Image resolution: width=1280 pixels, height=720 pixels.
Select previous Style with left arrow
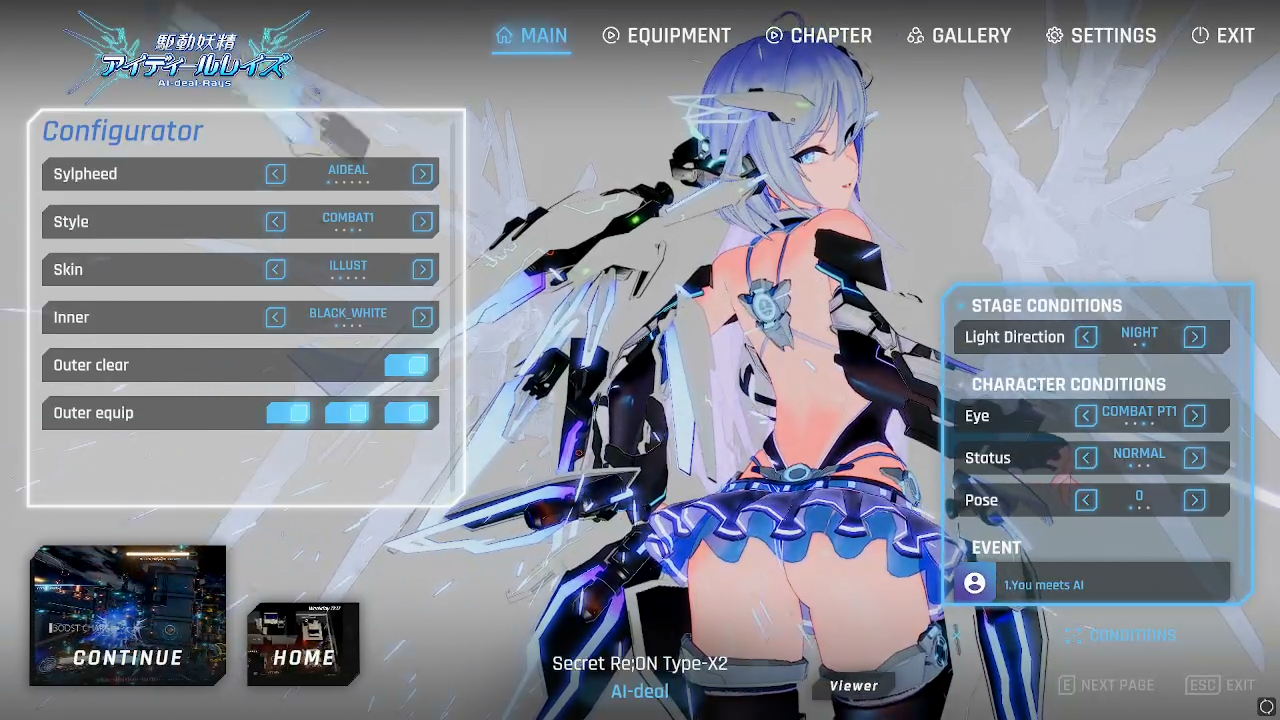pyautogui.click(x=276, y=222)
